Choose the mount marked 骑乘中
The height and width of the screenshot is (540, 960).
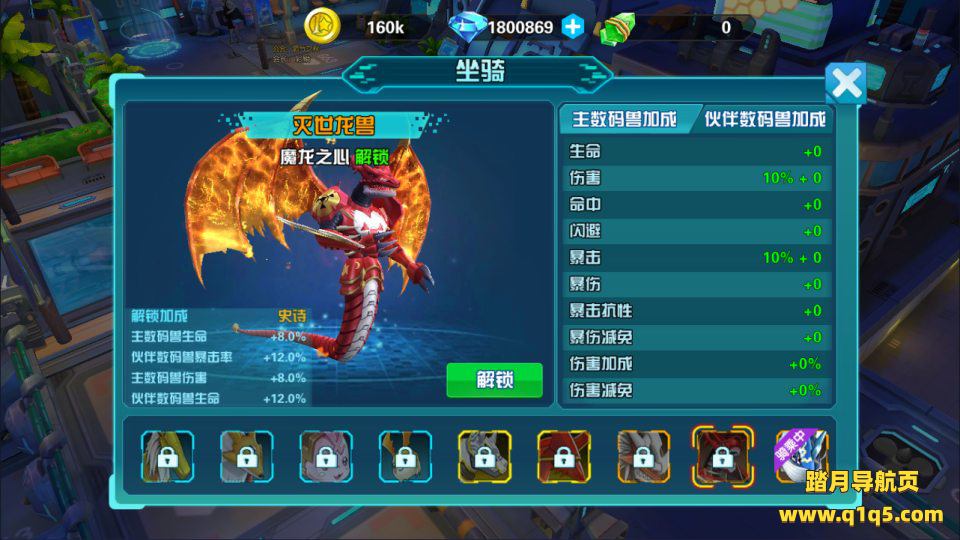click(802, 456)
